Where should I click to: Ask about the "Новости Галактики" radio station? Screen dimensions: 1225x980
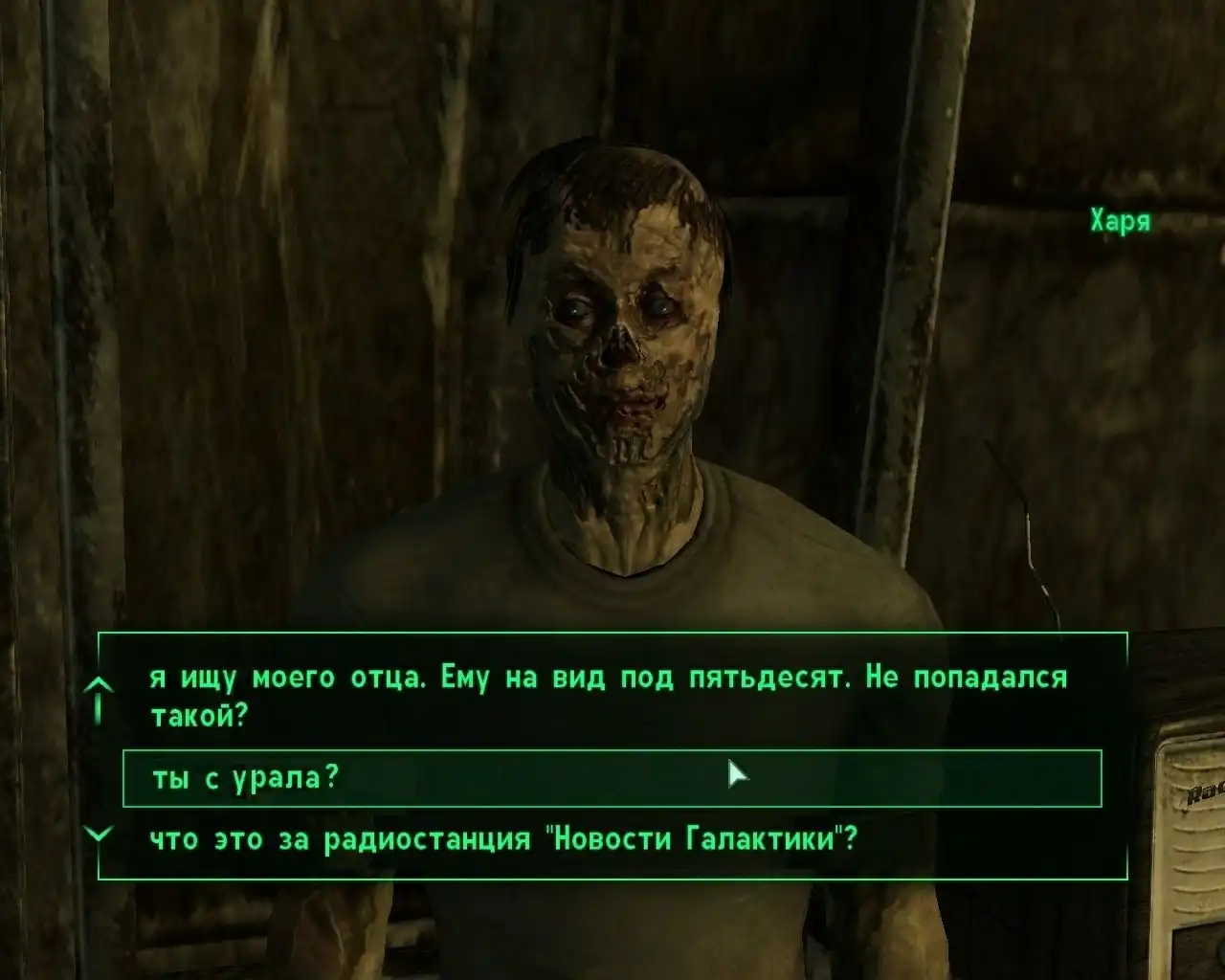tap(502, 839)
